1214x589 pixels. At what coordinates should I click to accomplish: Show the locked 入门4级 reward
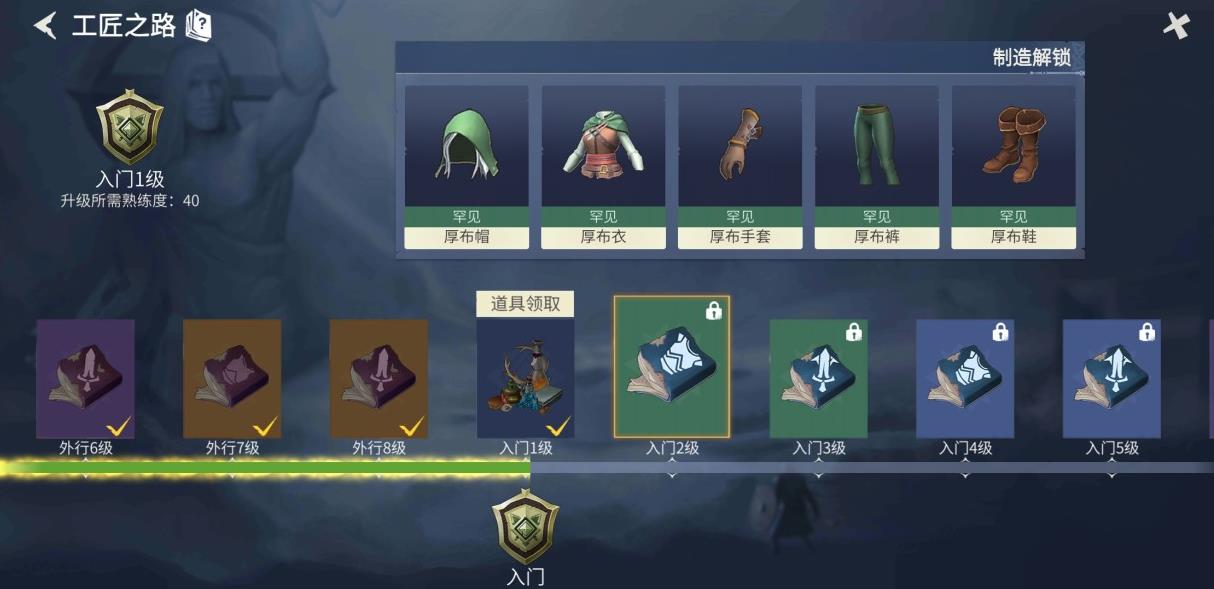click(965, 379)
